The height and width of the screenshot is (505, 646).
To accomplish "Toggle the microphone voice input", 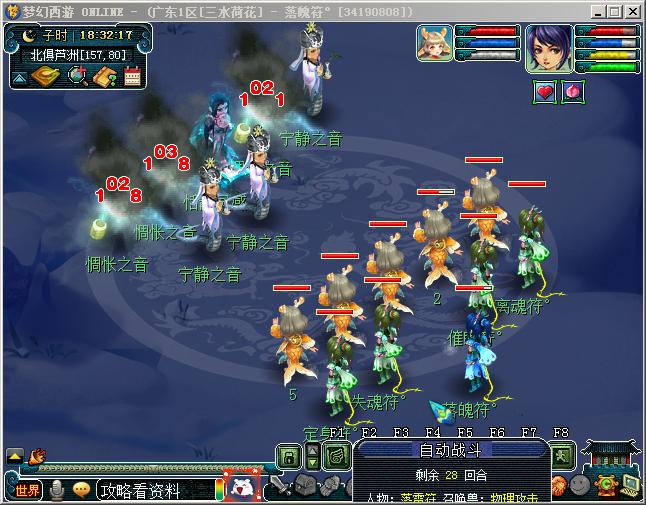I will (x=58, y=490).
